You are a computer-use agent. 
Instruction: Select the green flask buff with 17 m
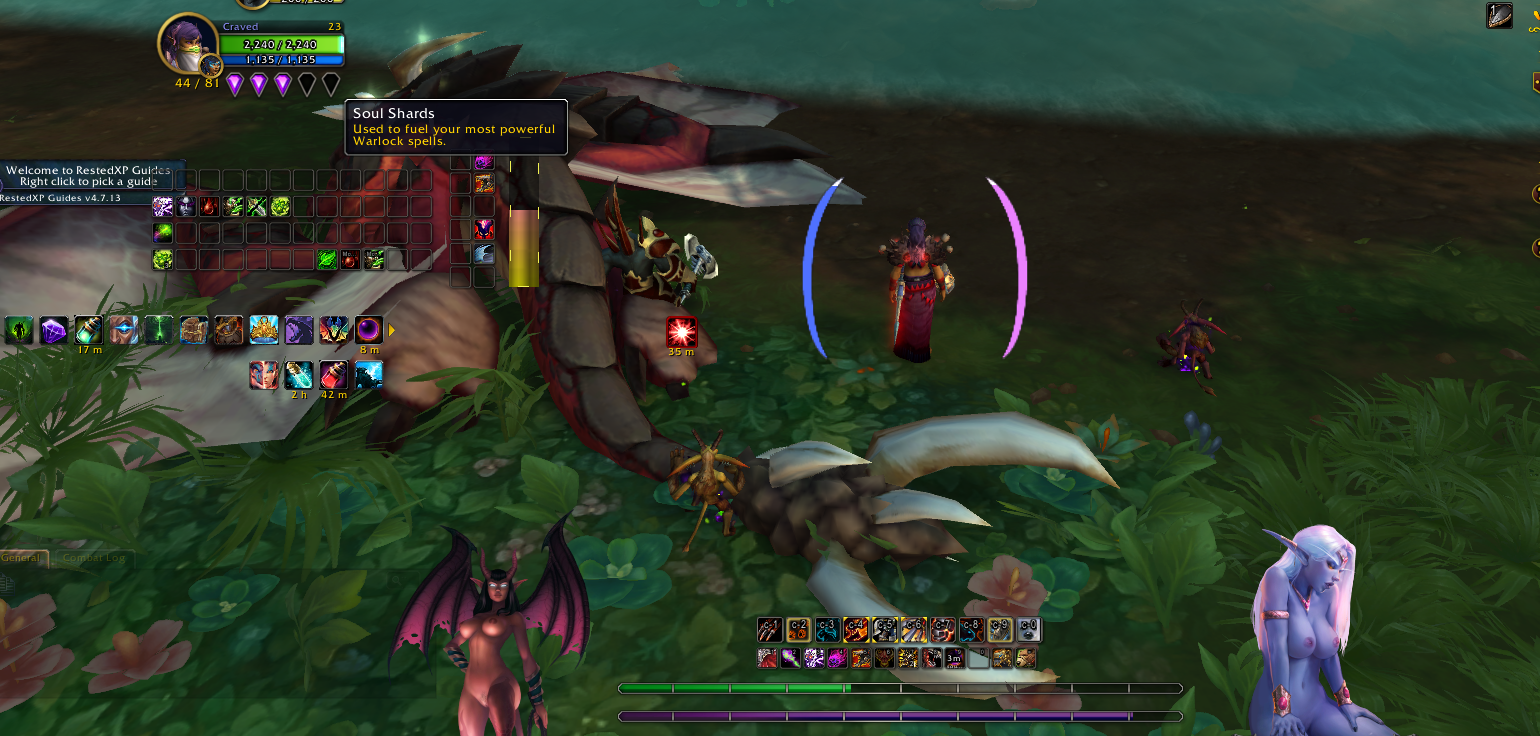(x=89, y=330)
